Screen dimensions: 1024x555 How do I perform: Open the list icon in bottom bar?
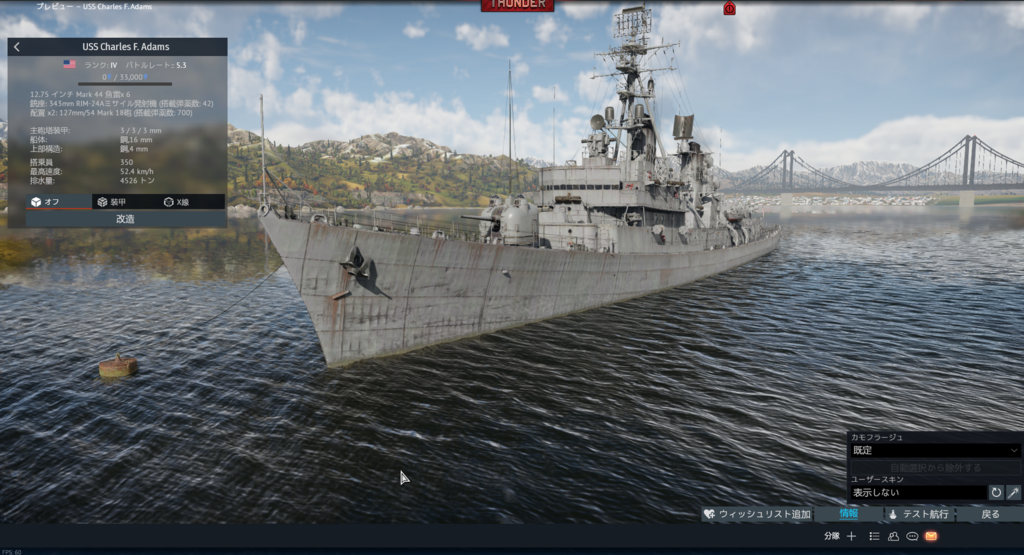point(874,536)
